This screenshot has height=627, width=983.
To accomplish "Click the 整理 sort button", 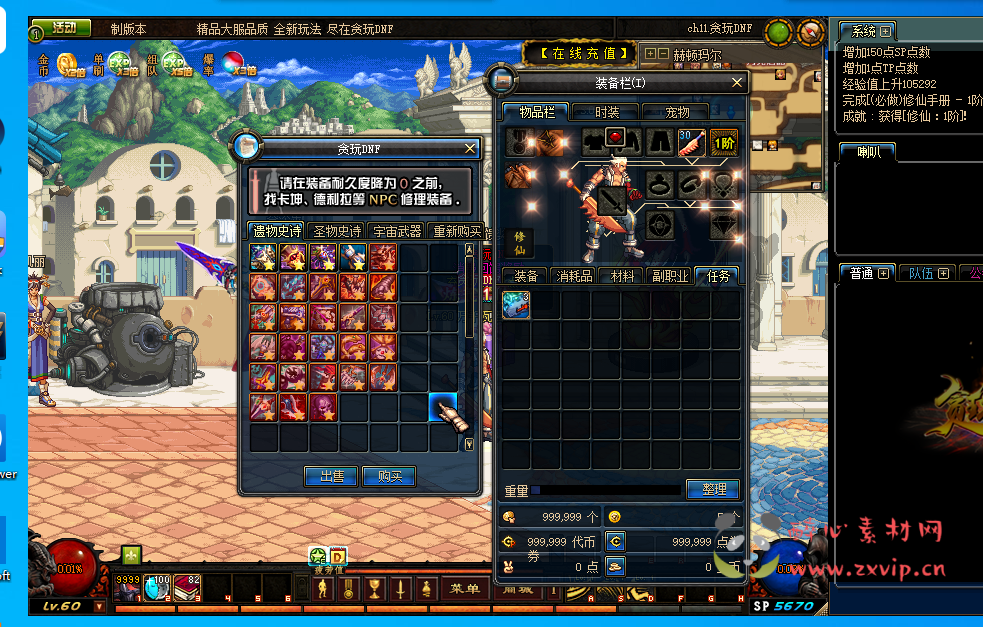I will [713, 489].
